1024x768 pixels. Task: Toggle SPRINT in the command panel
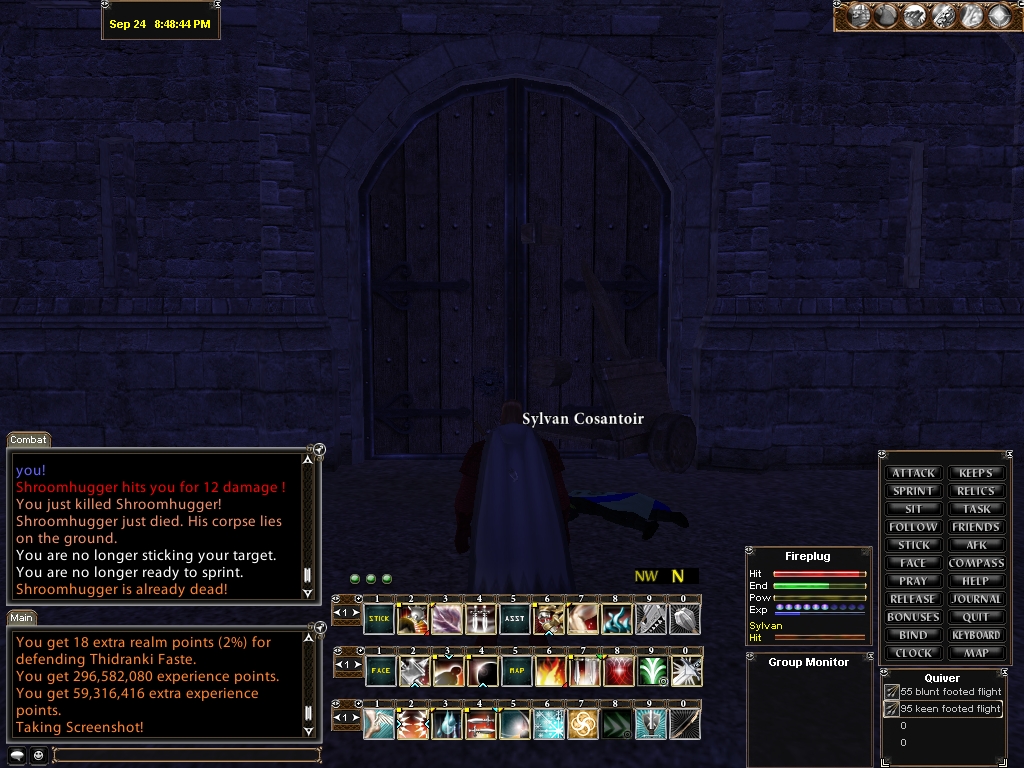click(913, 491)
